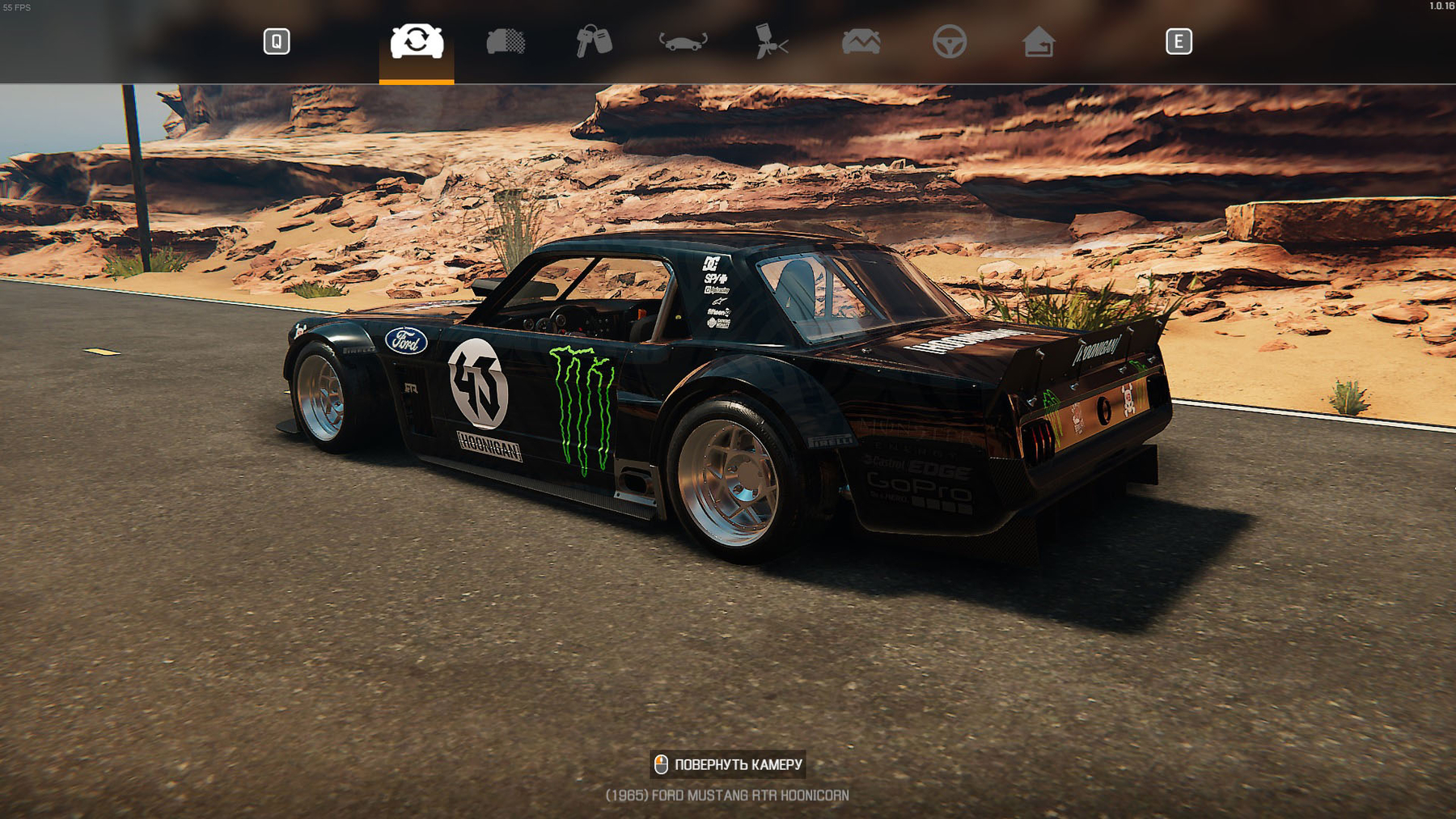This screenshot has height=819, width=1456.
Task: Switch to the car keys tab
Action: pos(594,41)
